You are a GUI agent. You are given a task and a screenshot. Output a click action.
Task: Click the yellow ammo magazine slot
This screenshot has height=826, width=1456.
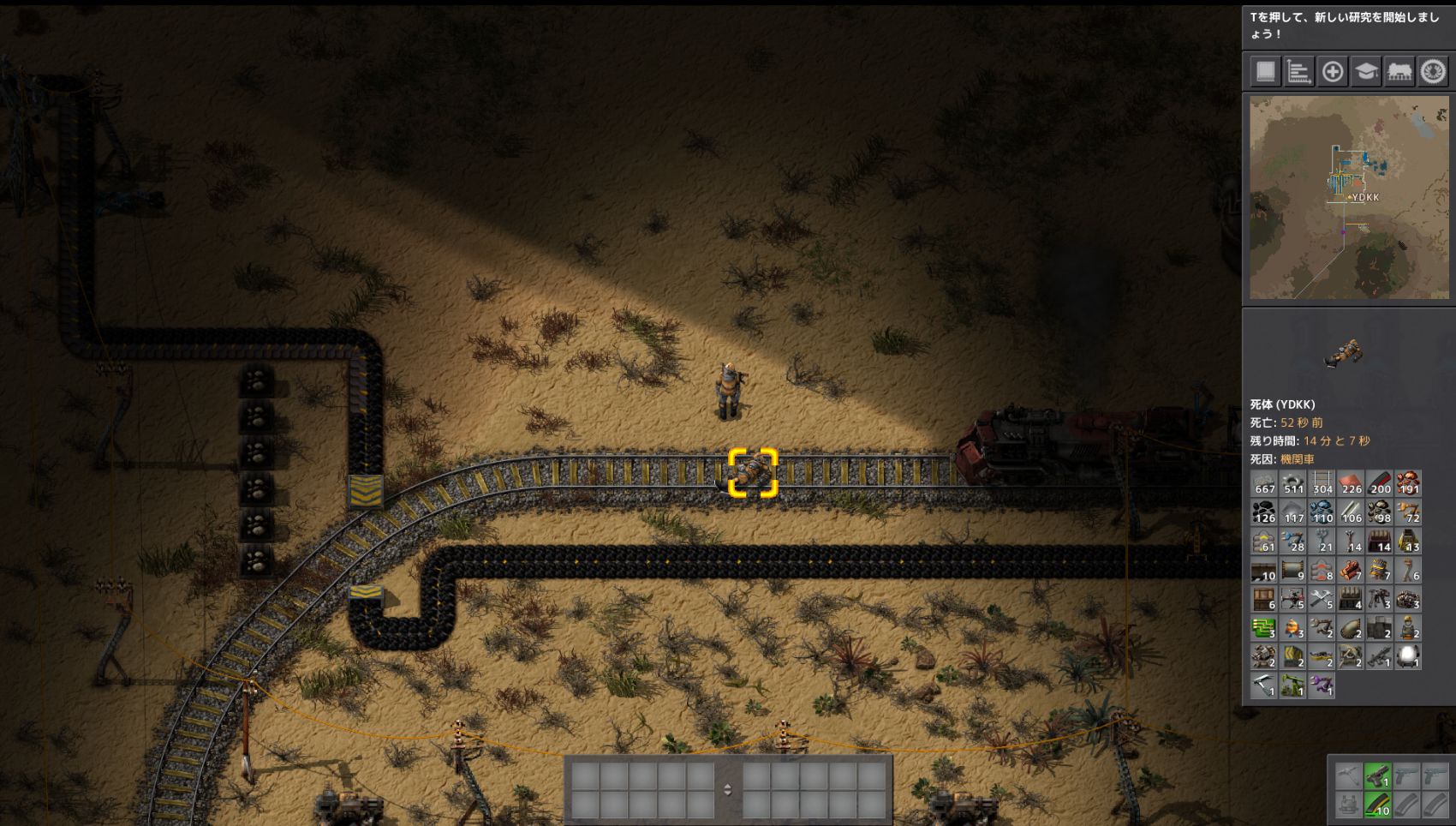pyautogui.click(x=1377, y=805)
